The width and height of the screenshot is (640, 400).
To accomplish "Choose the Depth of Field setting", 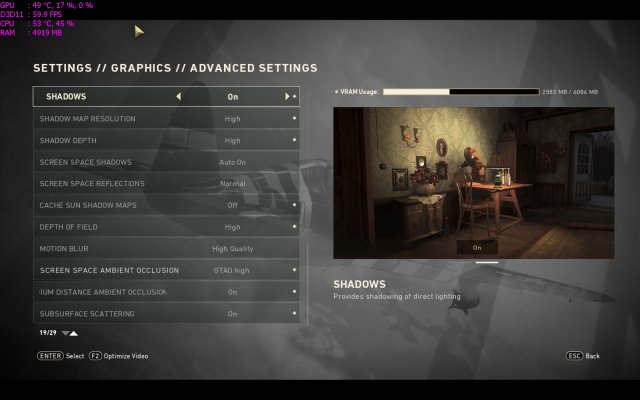I will click(x=166, y=227).
